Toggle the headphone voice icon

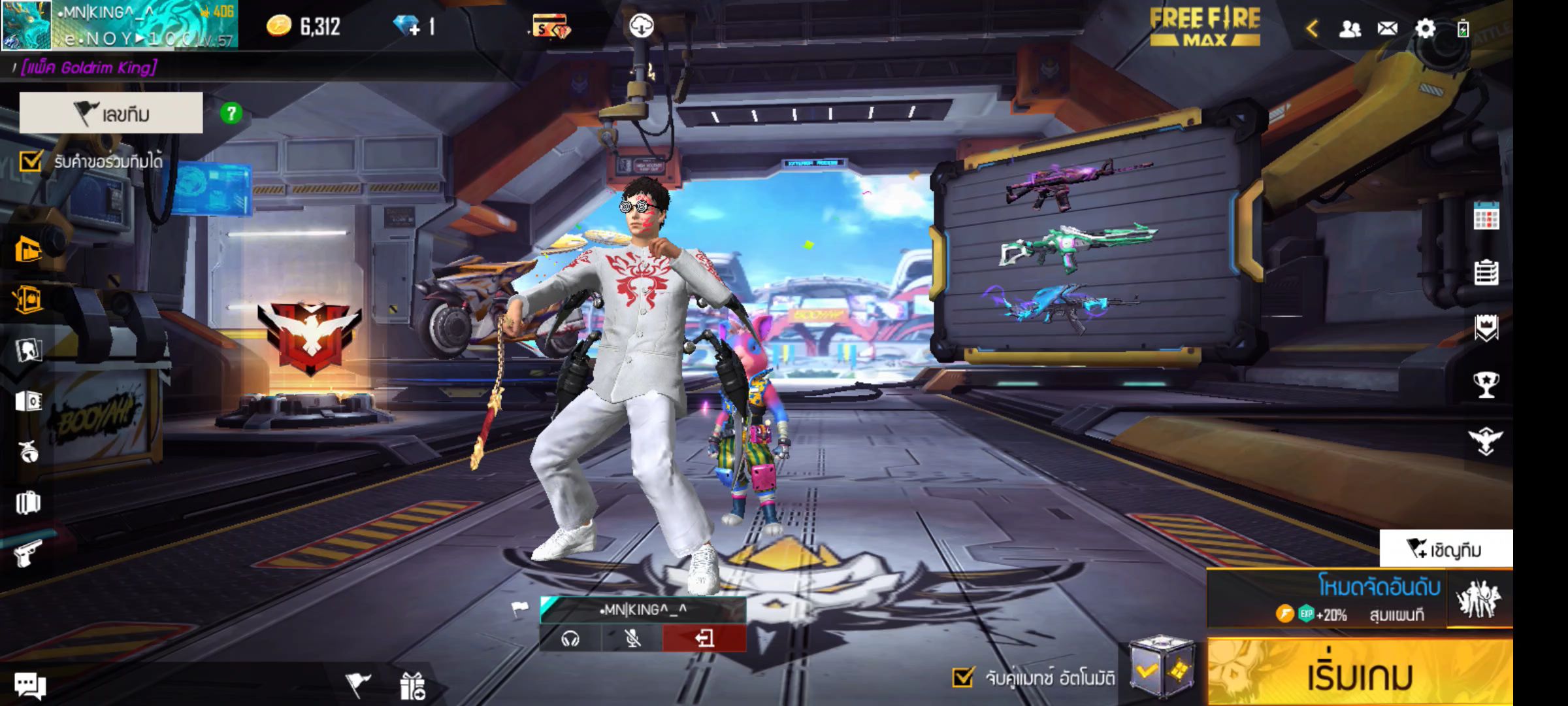[570, 638]
